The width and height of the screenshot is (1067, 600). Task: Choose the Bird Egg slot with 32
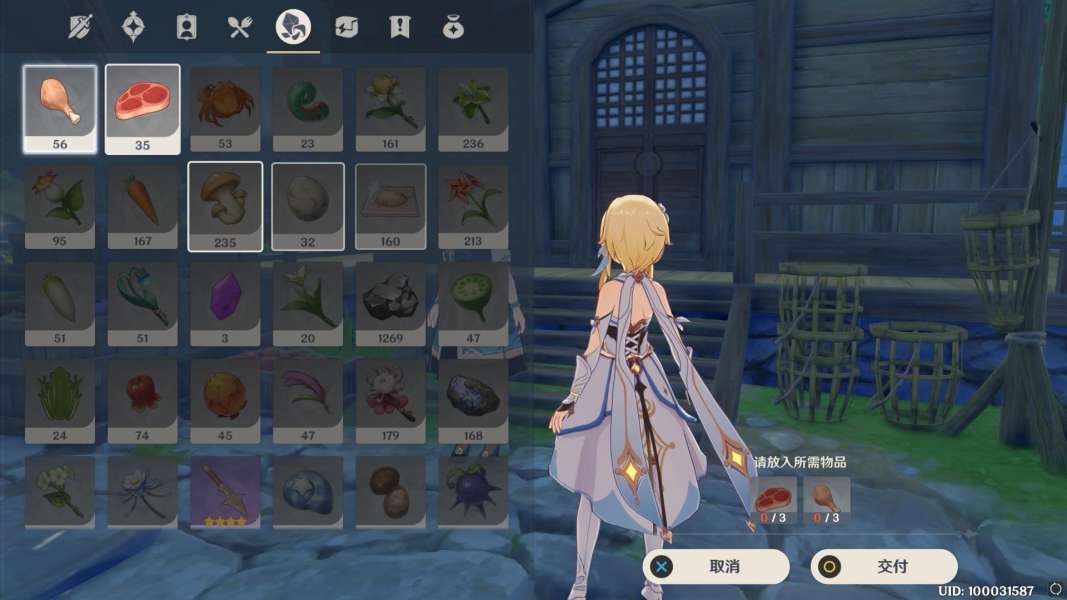pos(308,206)
